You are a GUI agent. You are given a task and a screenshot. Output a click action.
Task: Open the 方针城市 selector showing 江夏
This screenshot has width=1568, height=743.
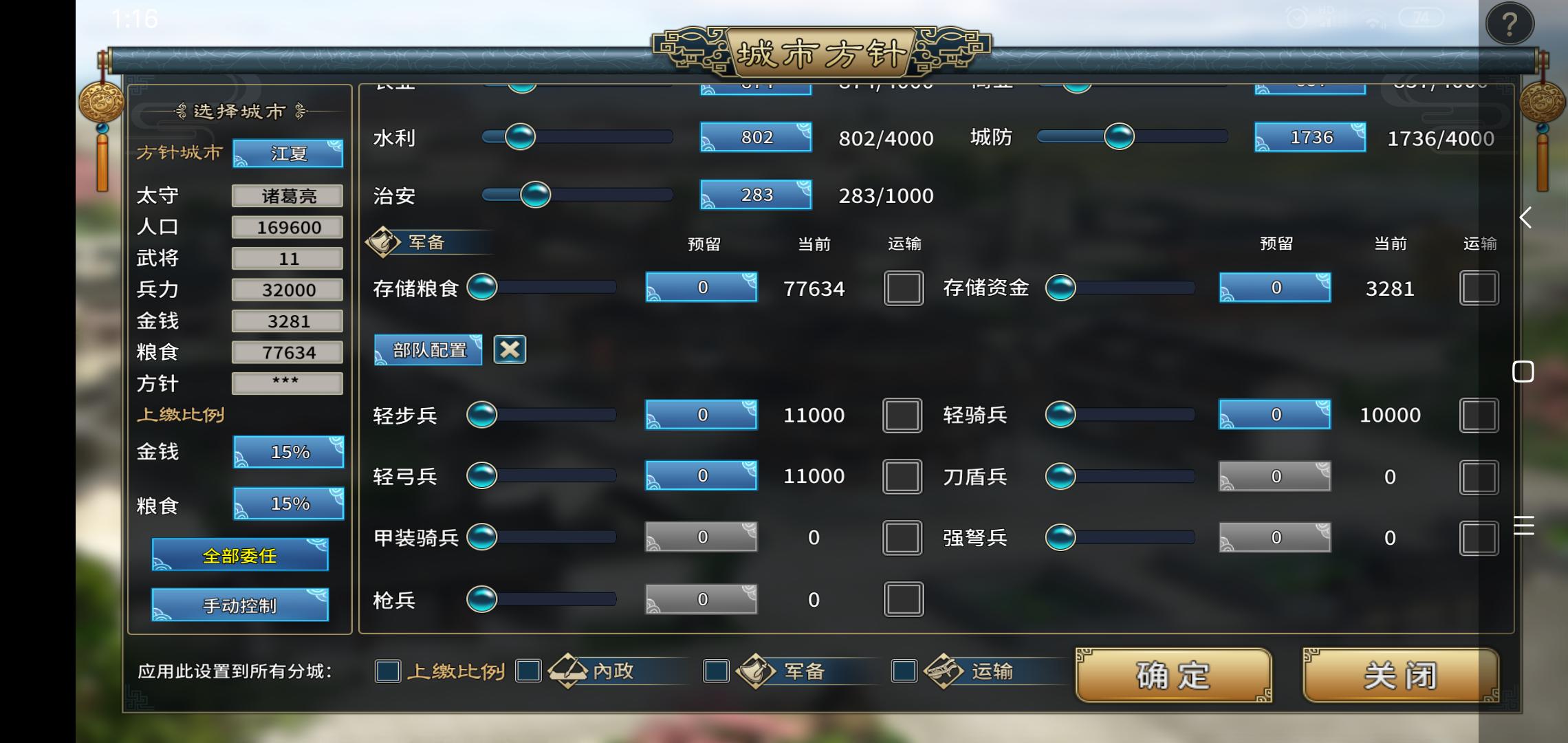click(x=287, y=153)
